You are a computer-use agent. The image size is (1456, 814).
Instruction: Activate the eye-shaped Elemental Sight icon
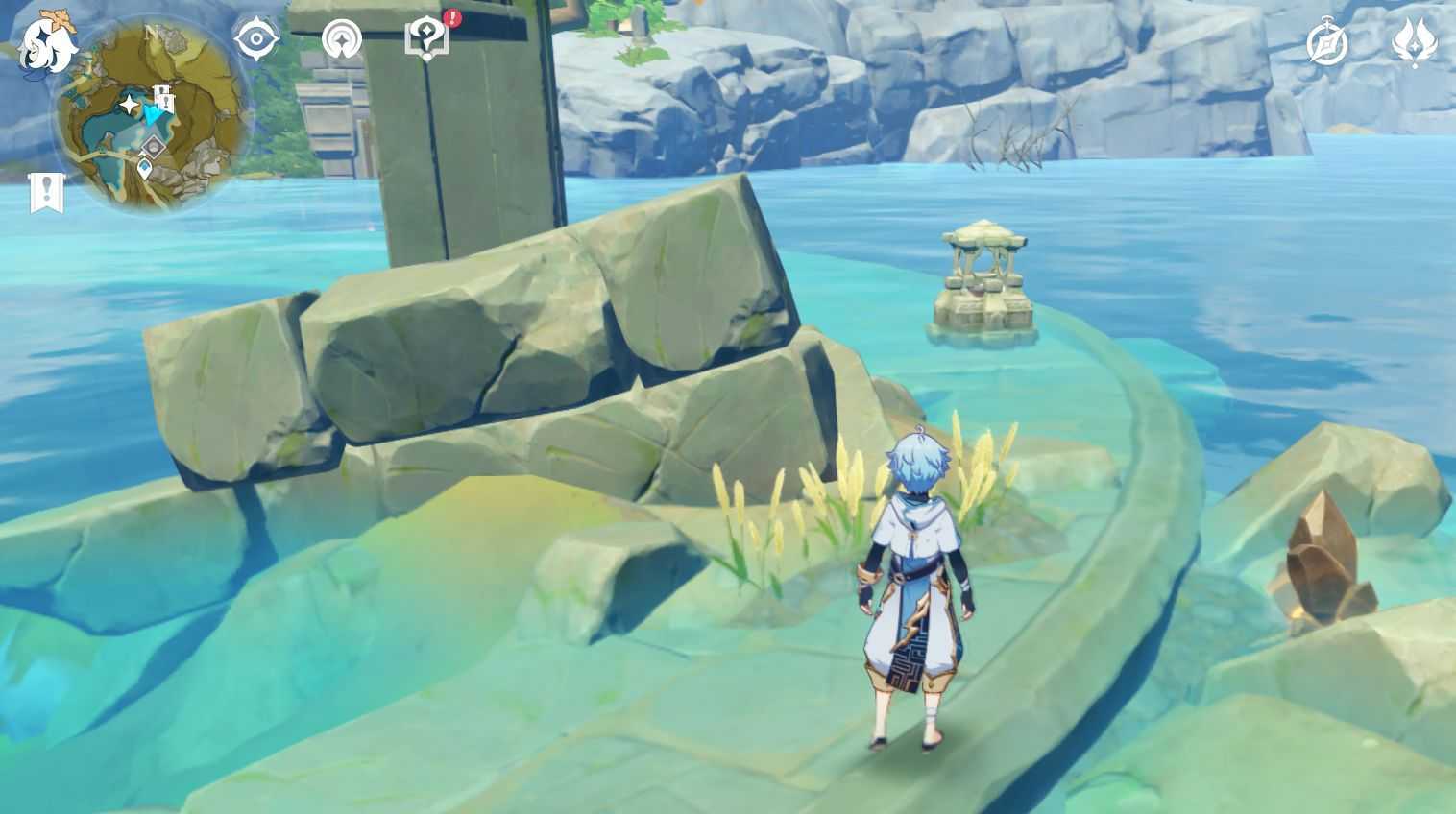pyautogui.click(x=256, y=39)
